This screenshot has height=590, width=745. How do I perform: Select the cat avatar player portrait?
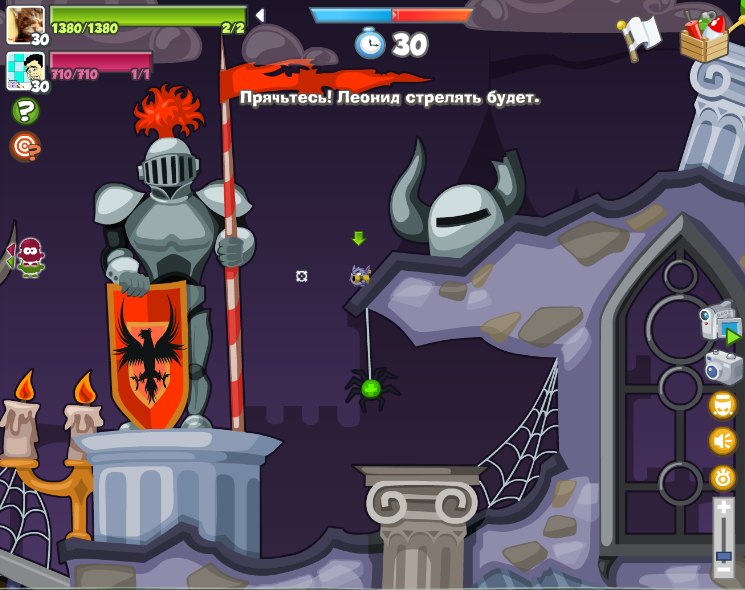(24, 22)
